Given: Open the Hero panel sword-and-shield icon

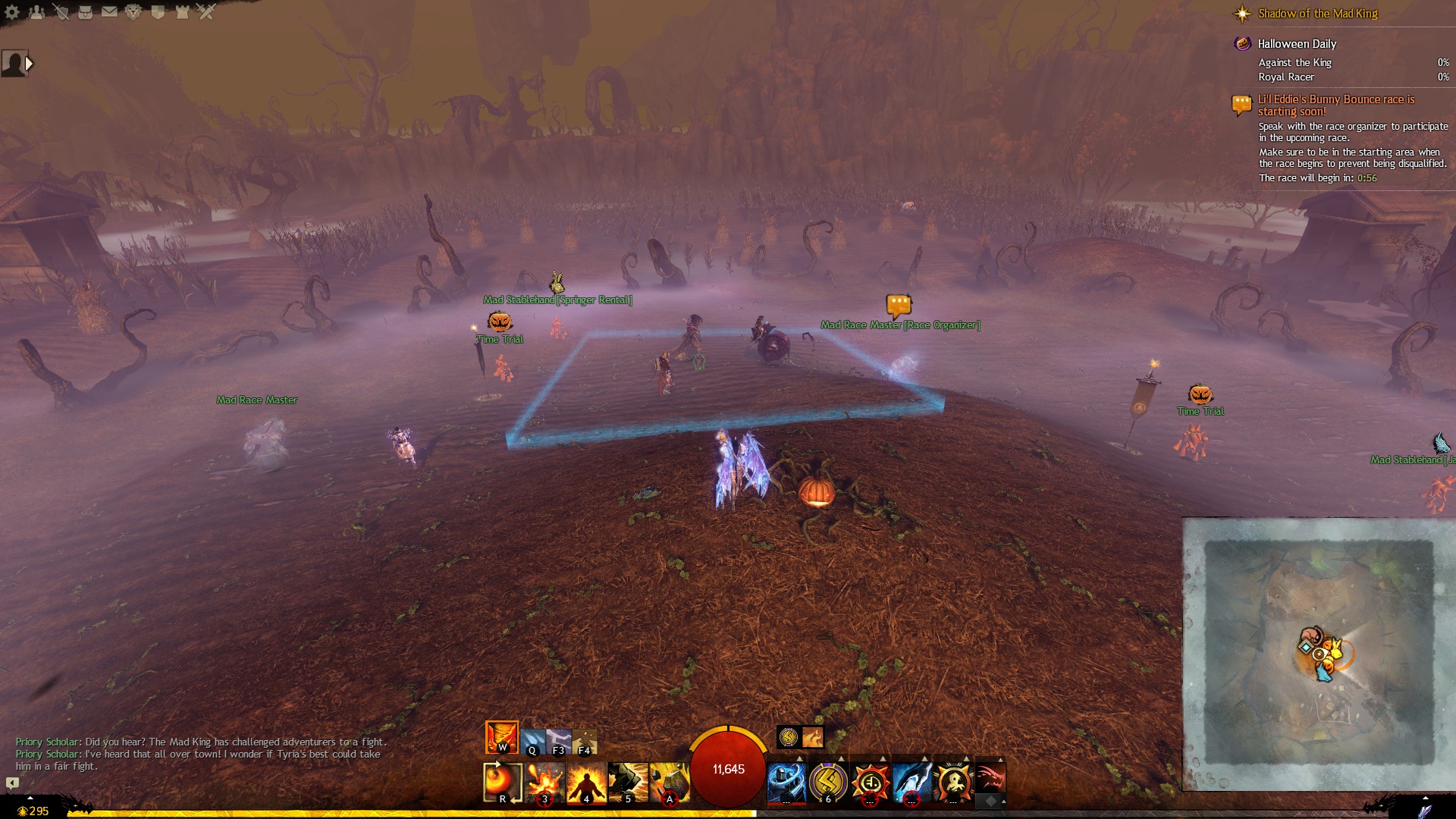Looking at the screenshot, I should [61, 12].
